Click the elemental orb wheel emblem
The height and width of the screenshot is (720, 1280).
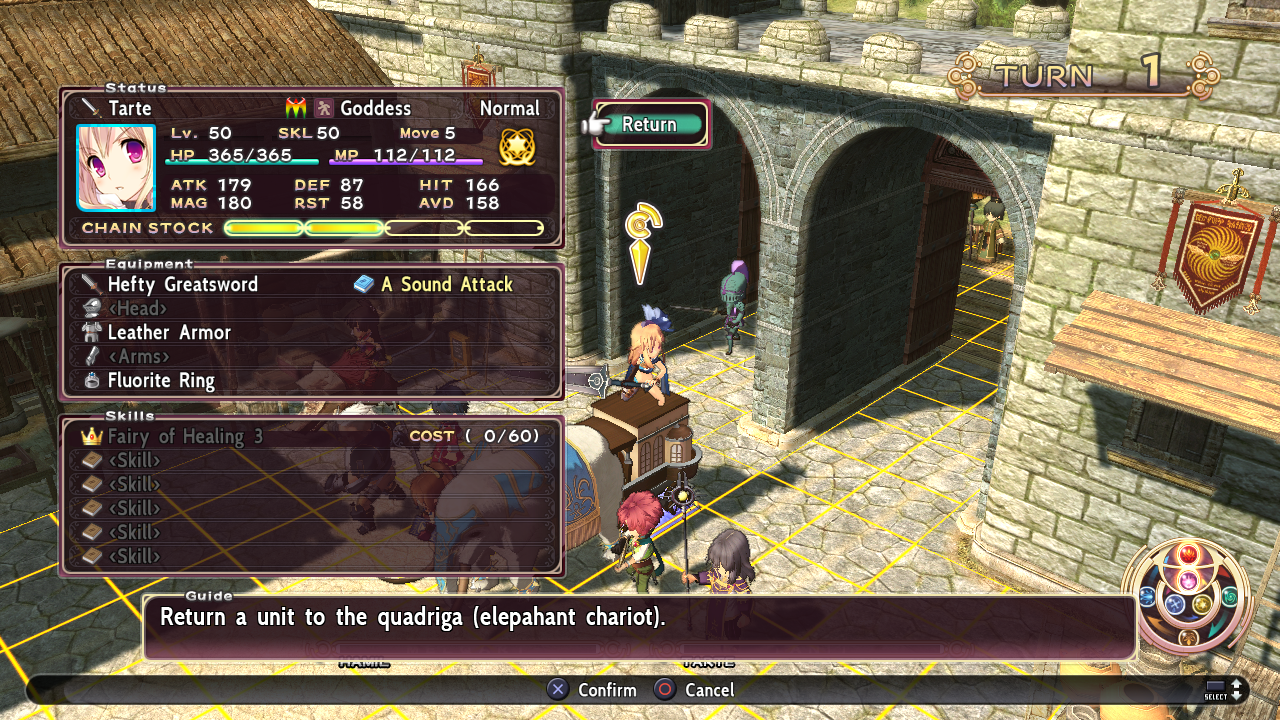click(1188, 596)
